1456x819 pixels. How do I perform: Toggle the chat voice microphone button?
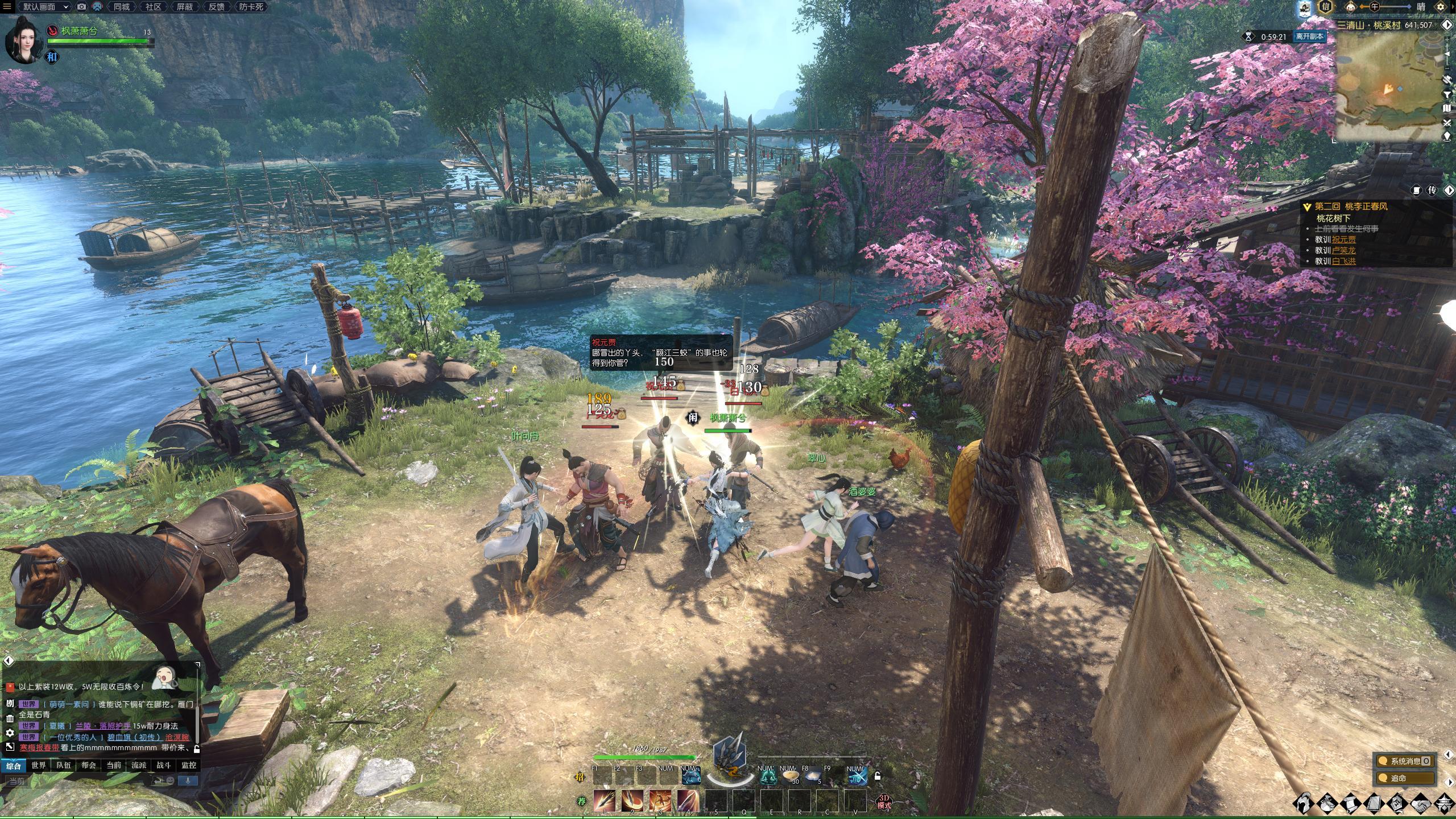point(188,780)
